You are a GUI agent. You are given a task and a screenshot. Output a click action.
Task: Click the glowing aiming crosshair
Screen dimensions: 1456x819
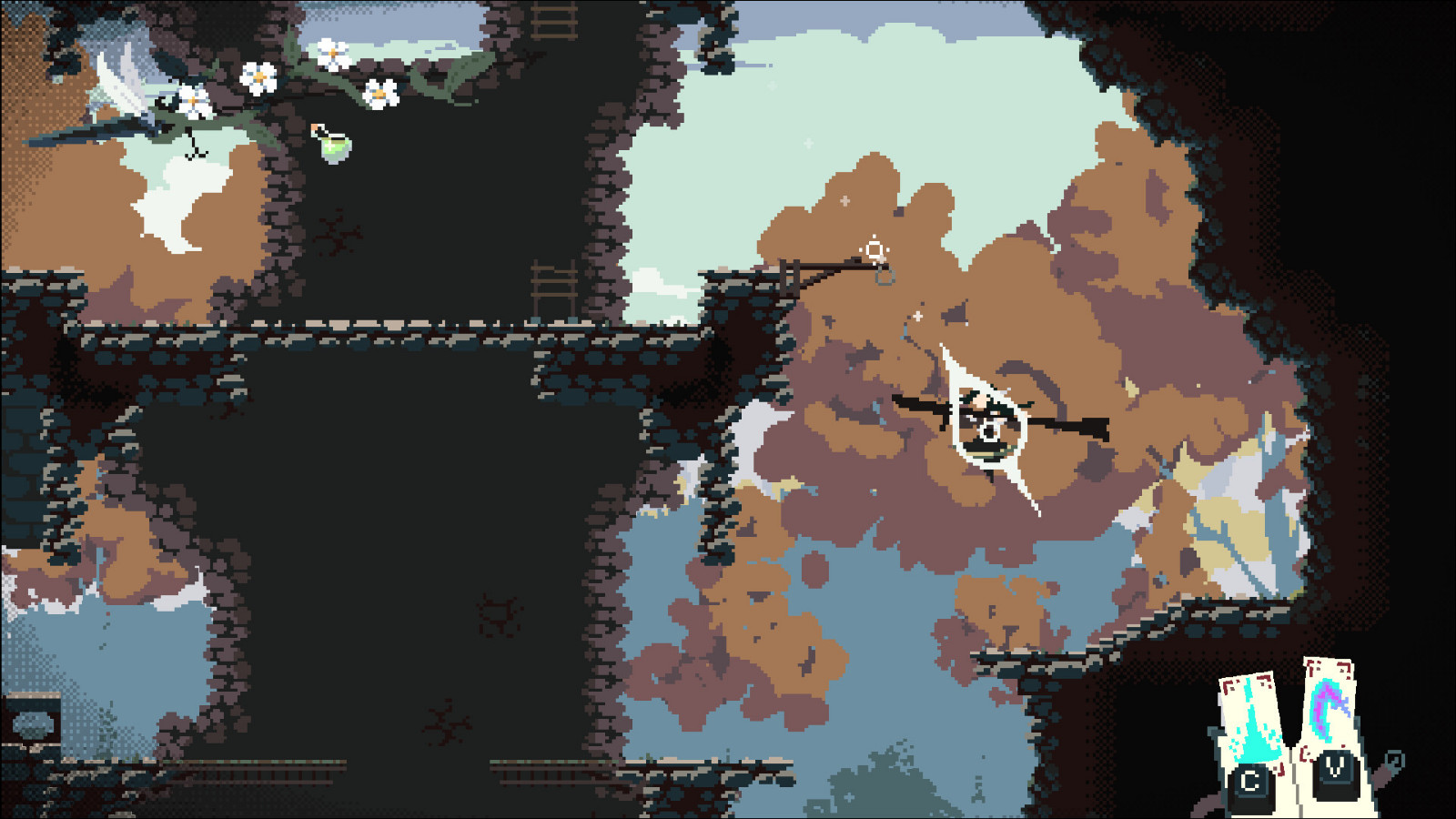point(874,248)
